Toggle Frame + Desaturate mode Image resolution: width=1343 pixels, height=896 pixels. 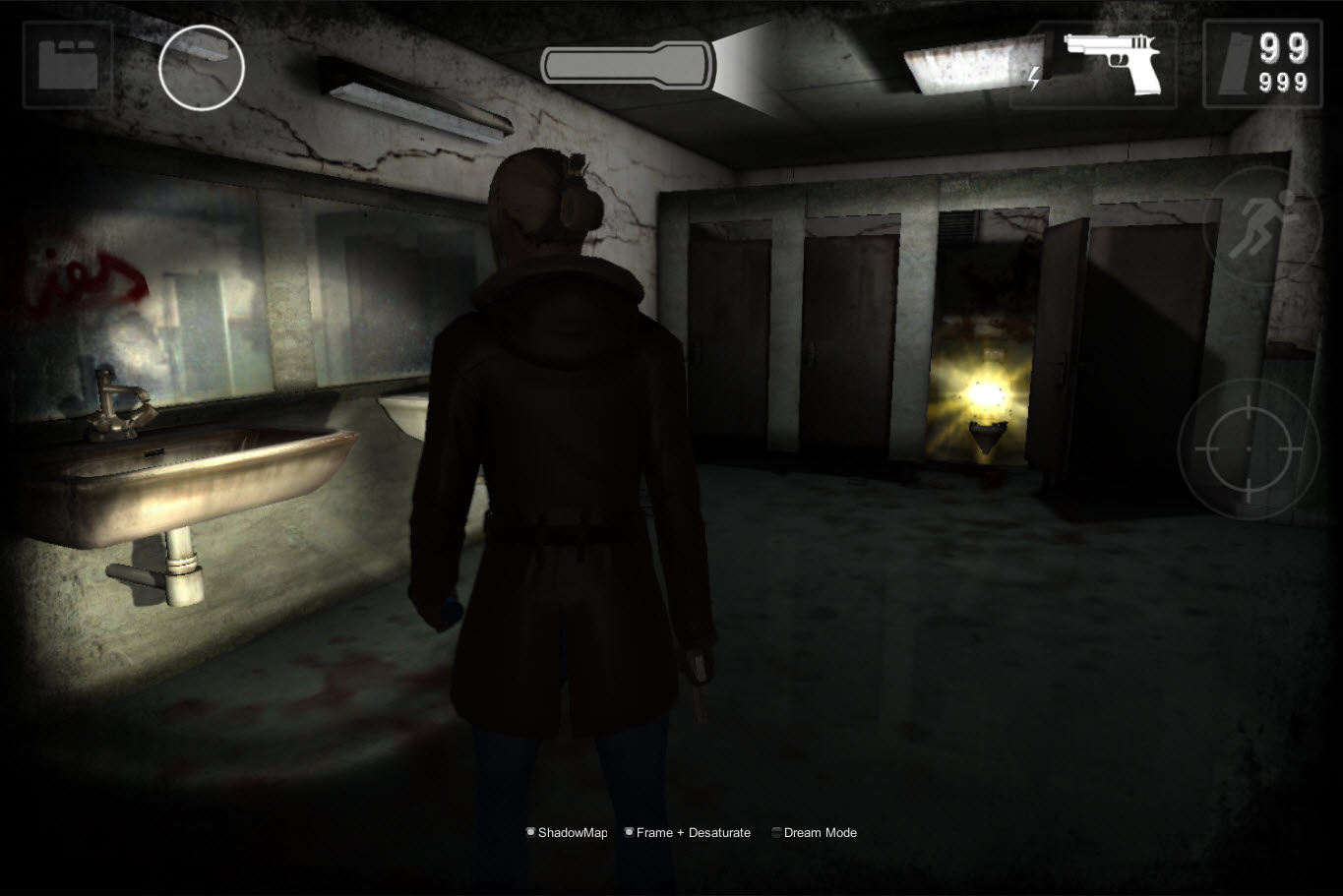pyautogui.click(x=630, y=831)
